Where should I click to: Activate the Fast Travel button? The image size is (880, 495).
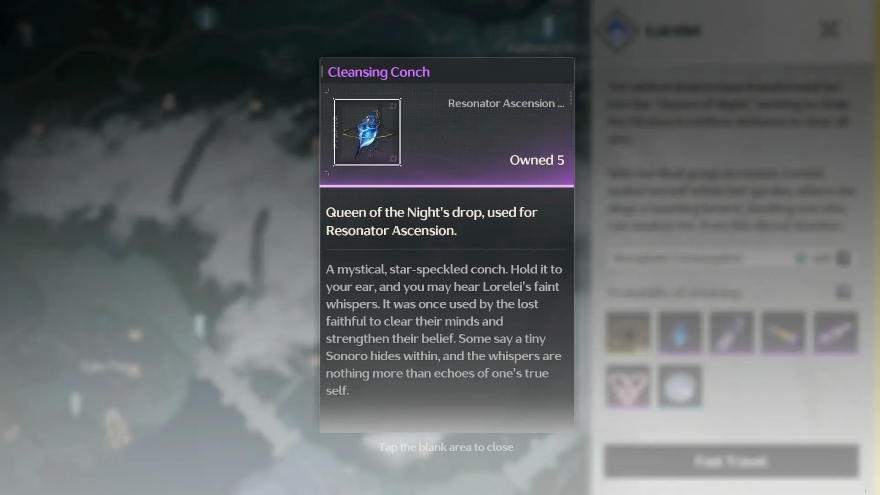731,461
